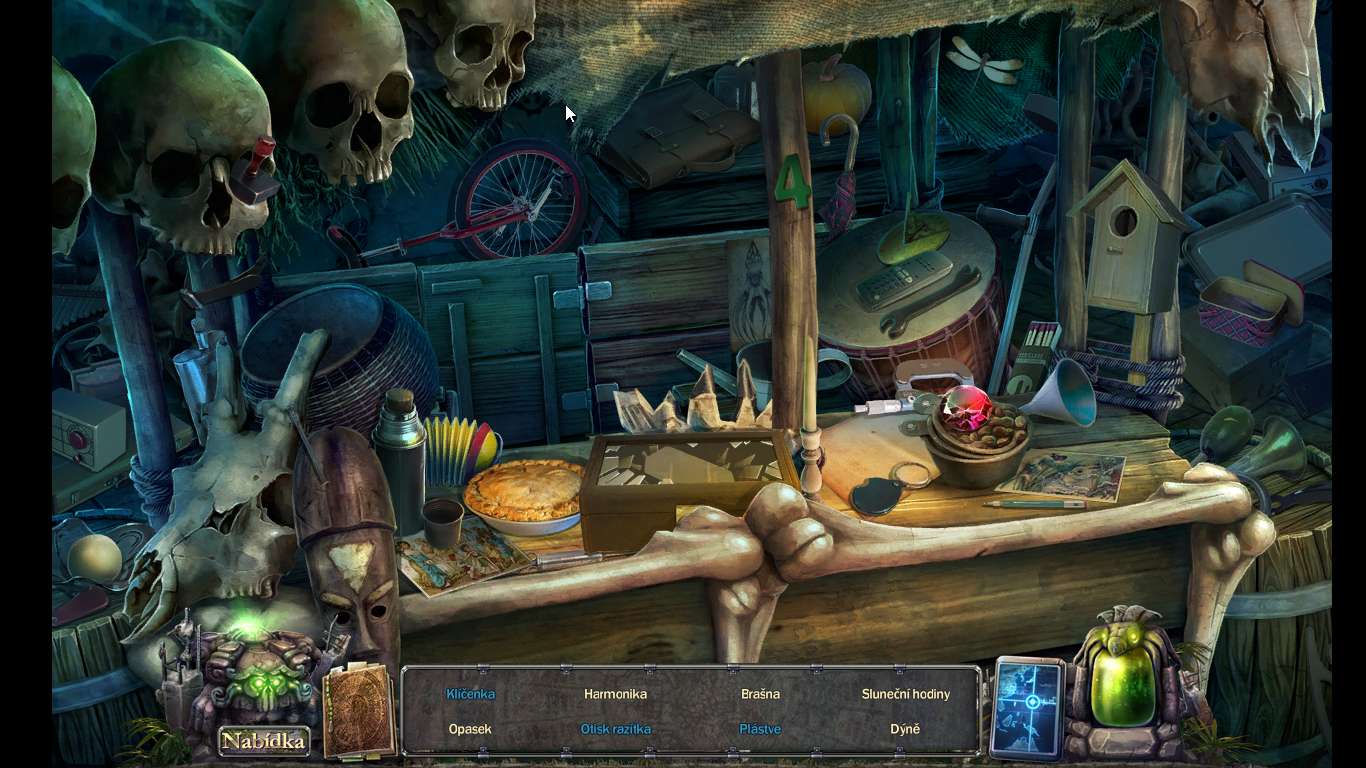Select Dýně in the item list

tap(905, 729)
